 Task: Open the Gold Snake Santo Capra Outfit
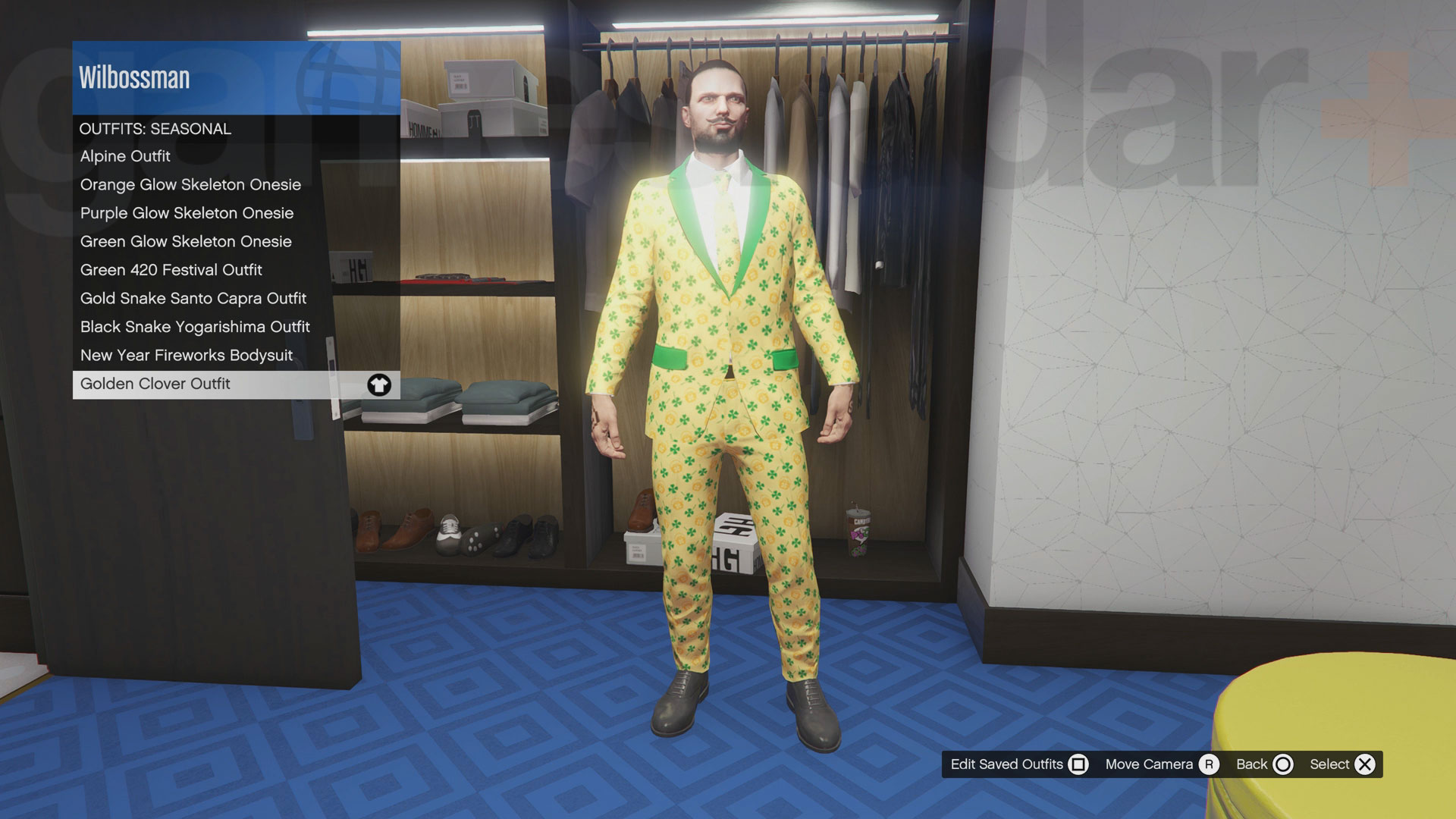[193, 298]
